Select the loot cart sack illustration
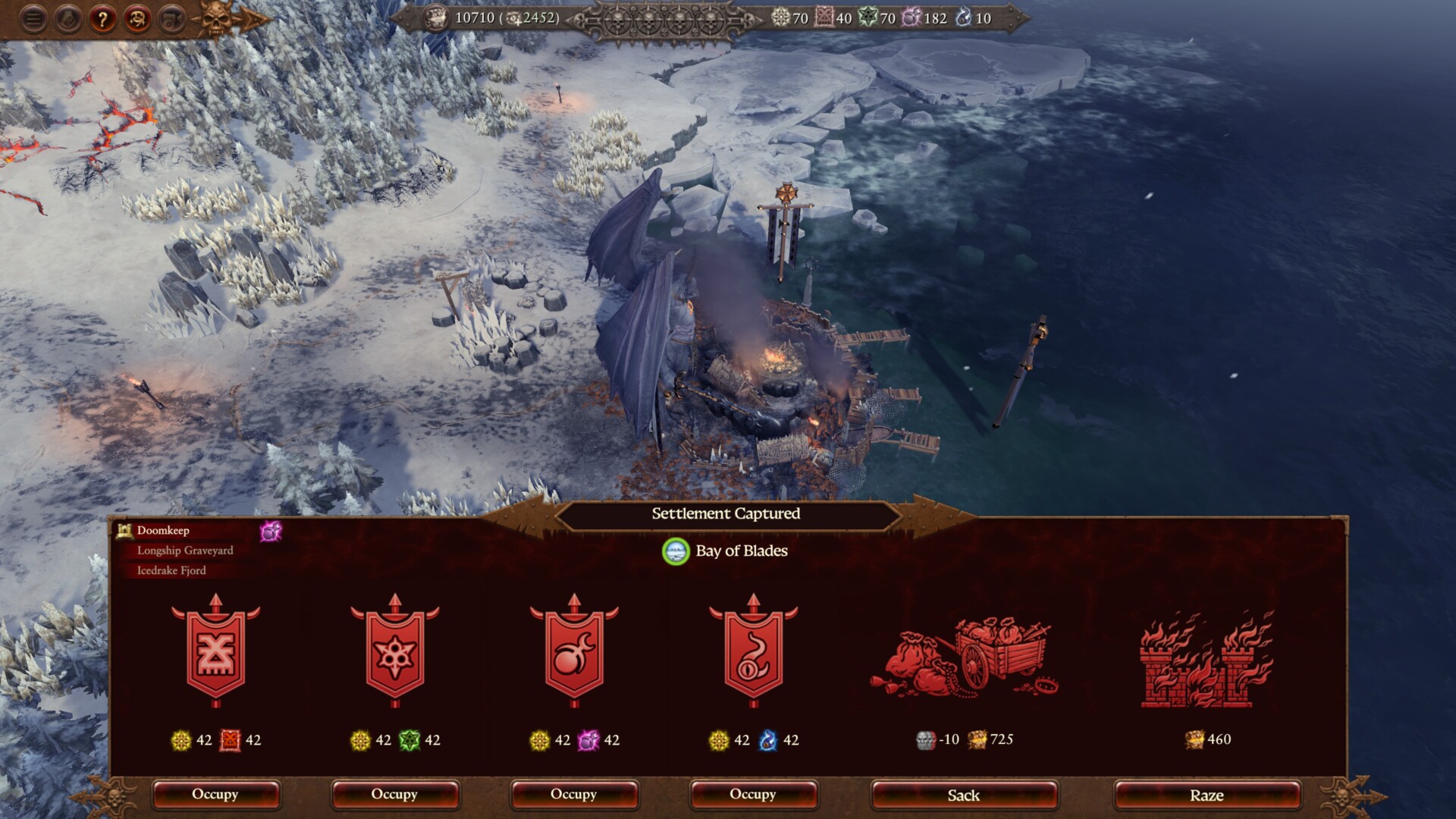Viewport: 1456px width, 819px height. click(x=964, y=658)
